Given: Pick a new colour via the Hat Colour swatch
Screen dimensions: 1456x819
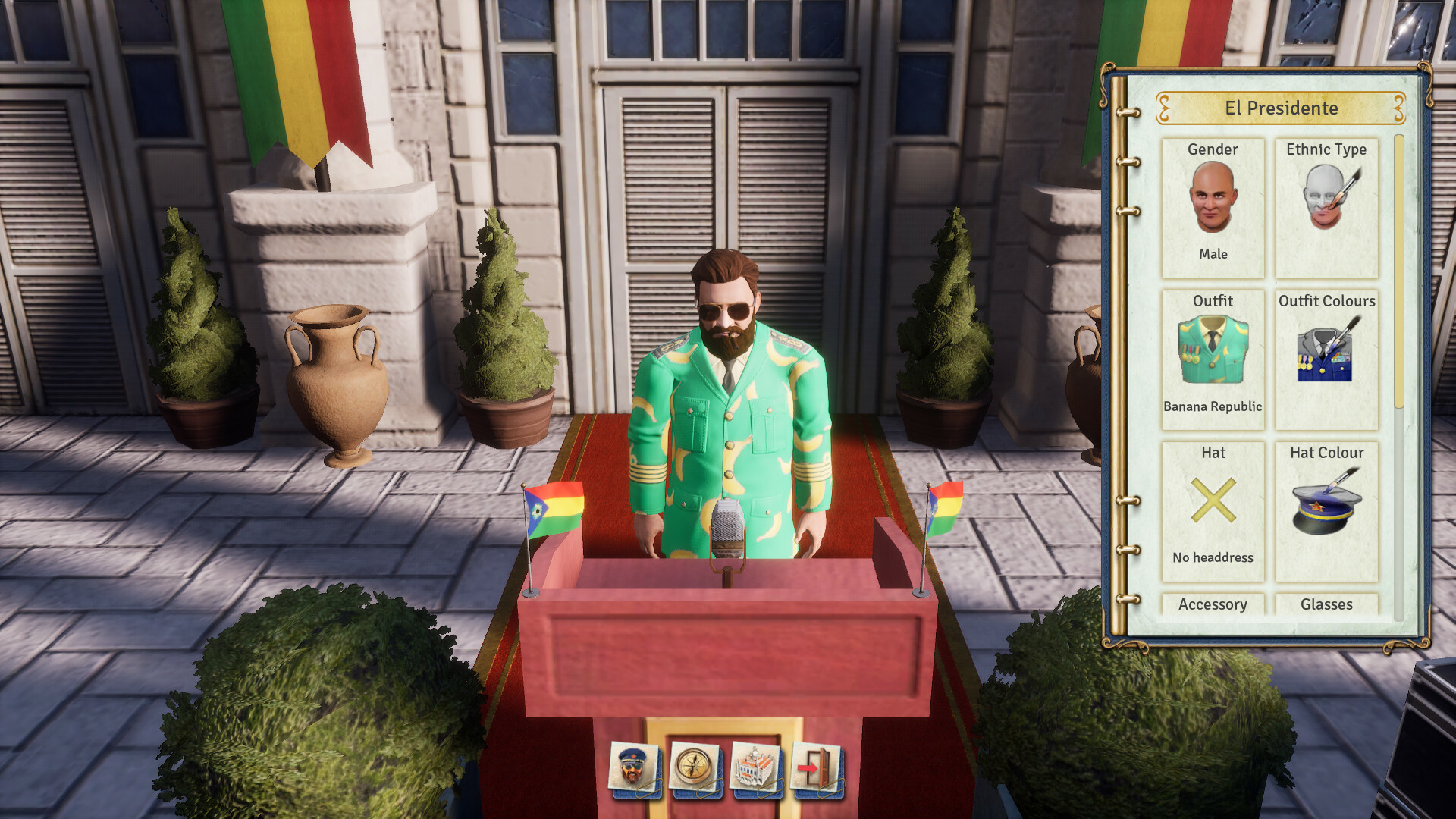Looking at the screenshot, I should click(x=1326, y=507).
